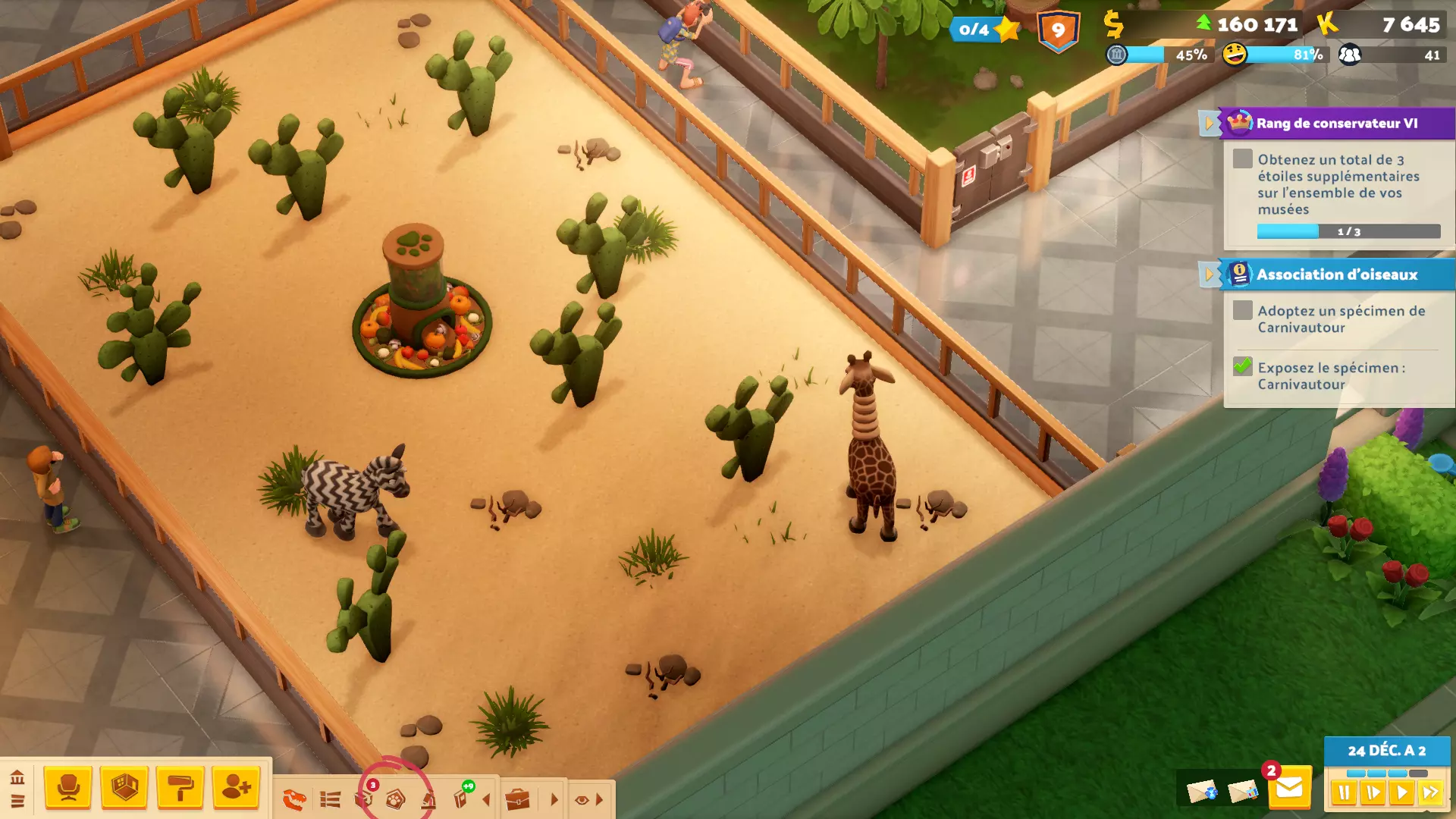Toggle the eye visibility options
The height and width of the screenshot is (819, 1456).
[x=582, y=799]
